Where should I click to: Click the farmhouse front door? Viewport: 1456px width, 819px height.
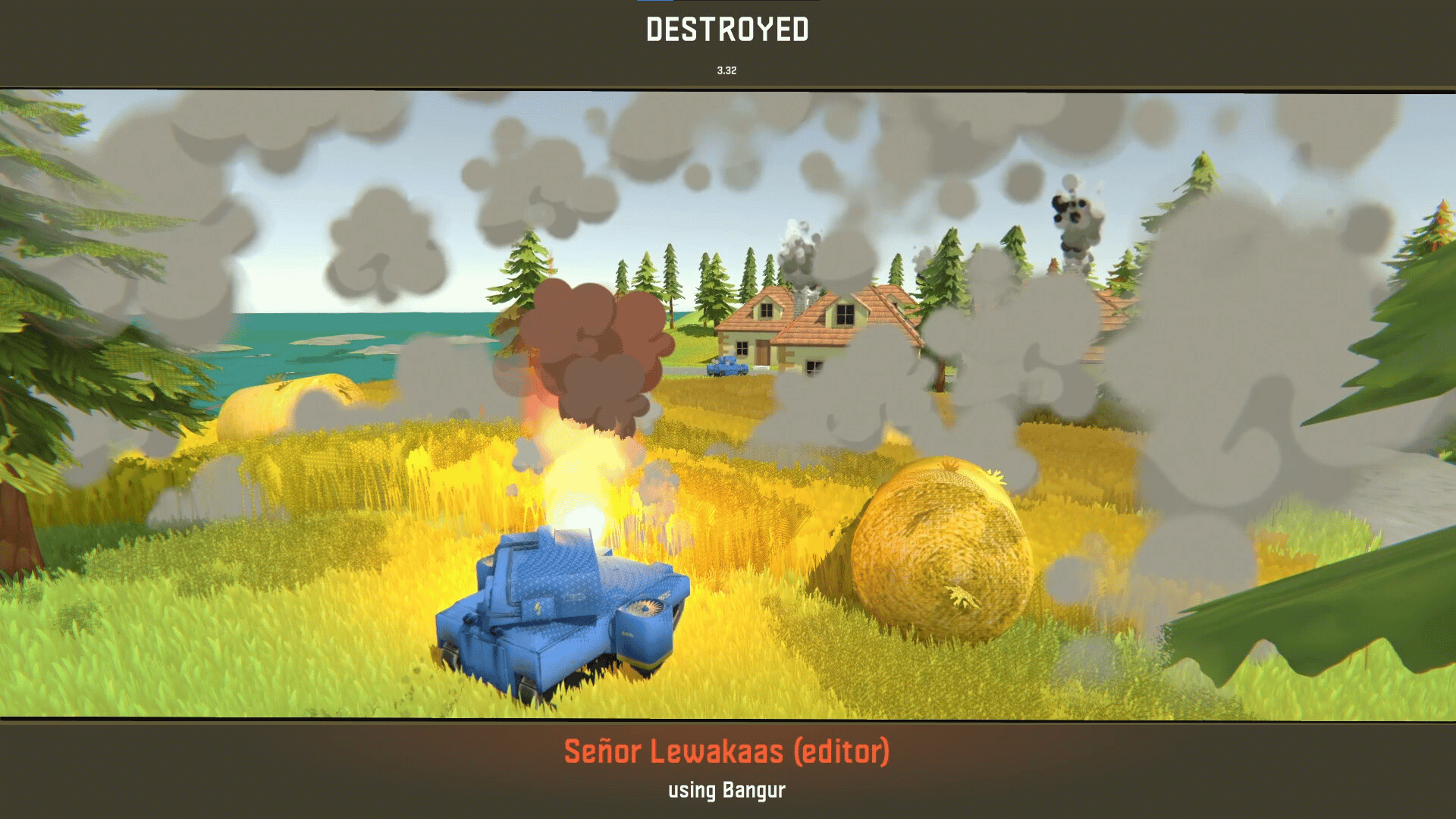(762, 353)
